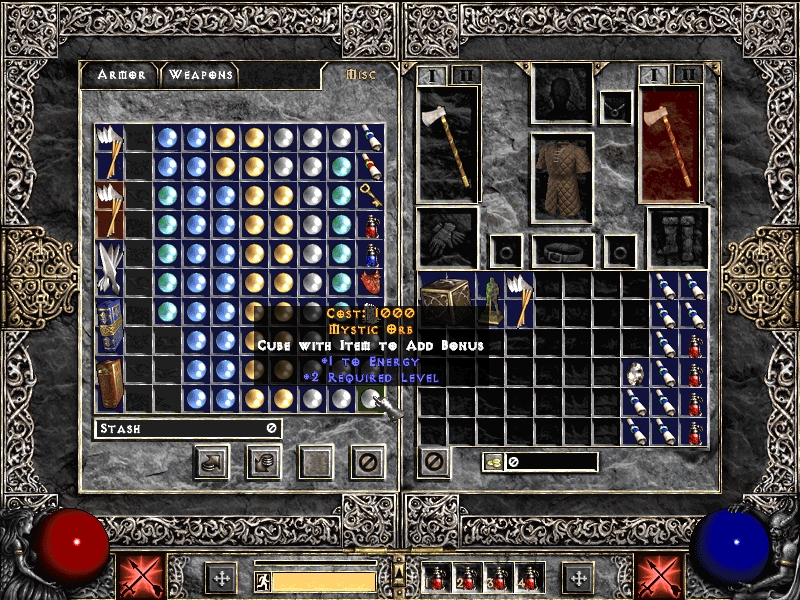Viewport: 800px width, 600px height.
Task: Open the Weapons shop tab
Action: pos(200,75)
